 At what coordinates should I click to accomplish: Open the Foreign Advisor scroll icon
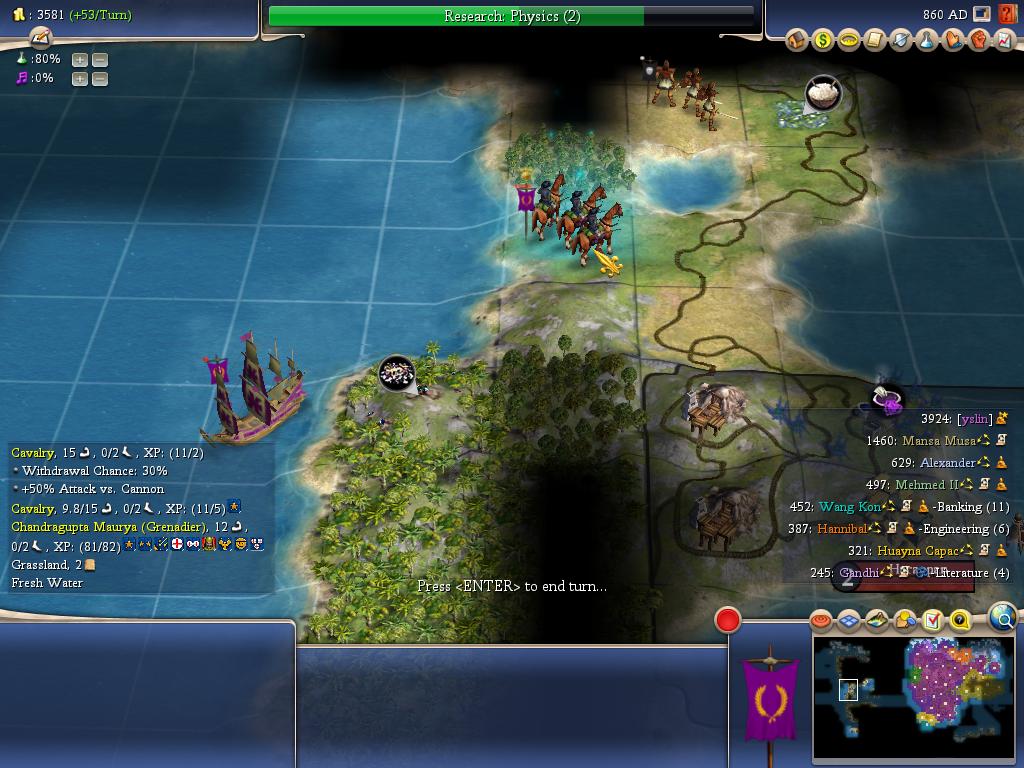tap(875, 40)
